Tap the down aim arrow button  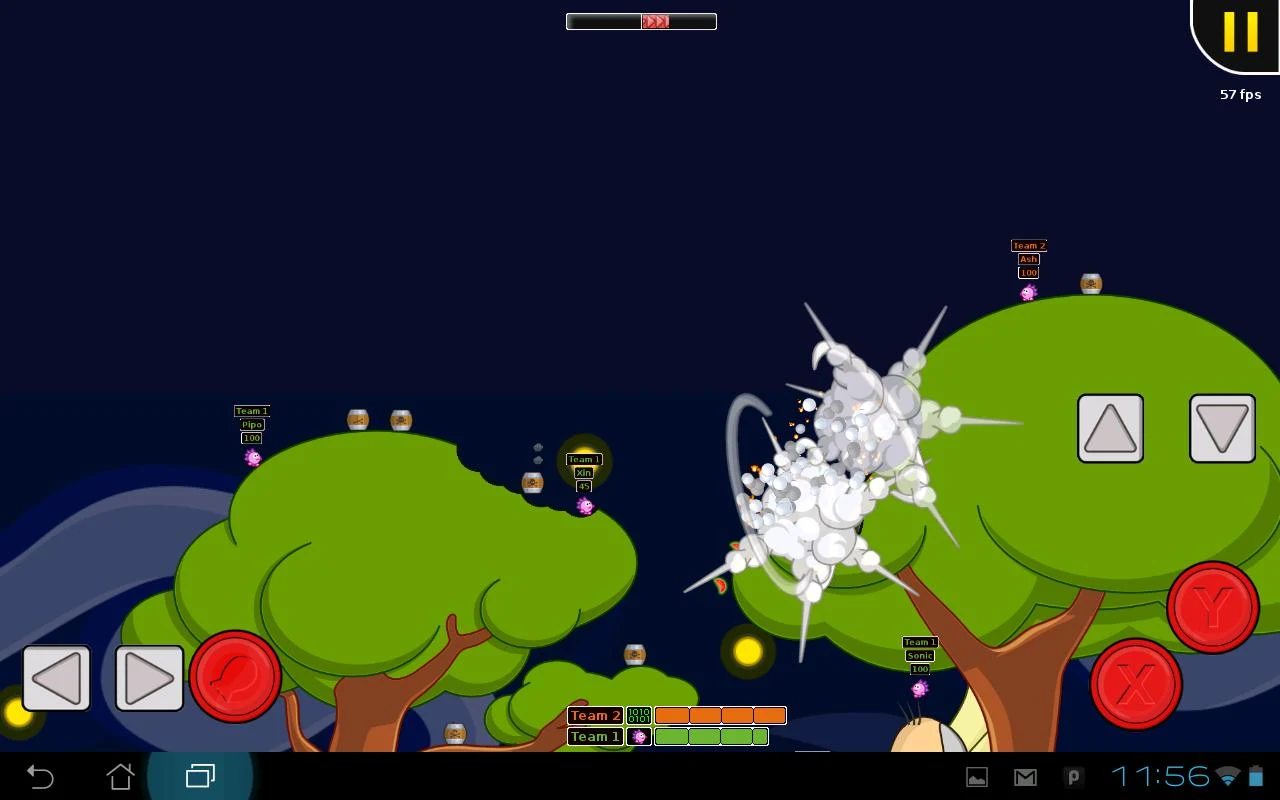tap(1222, 428)
